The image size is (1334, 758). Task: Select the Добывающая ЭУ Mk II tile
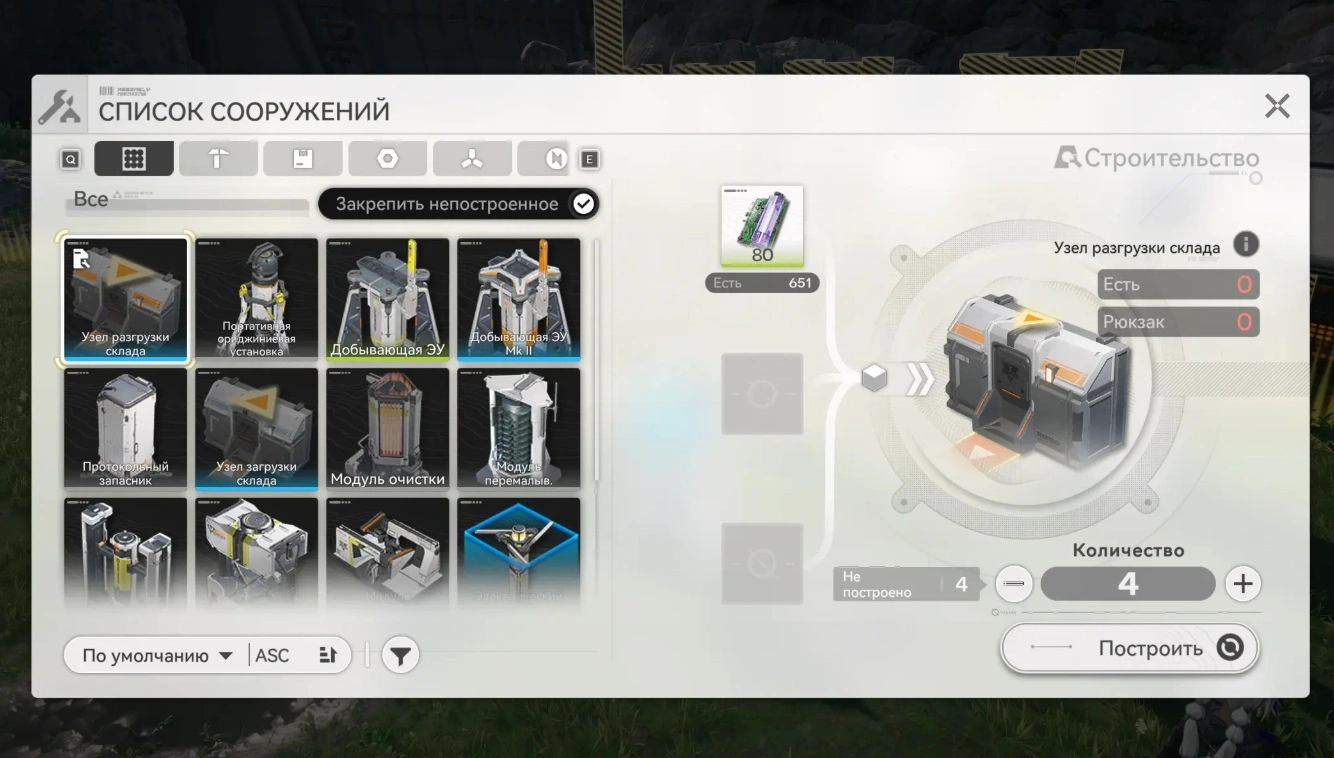[x=518, y=298]
